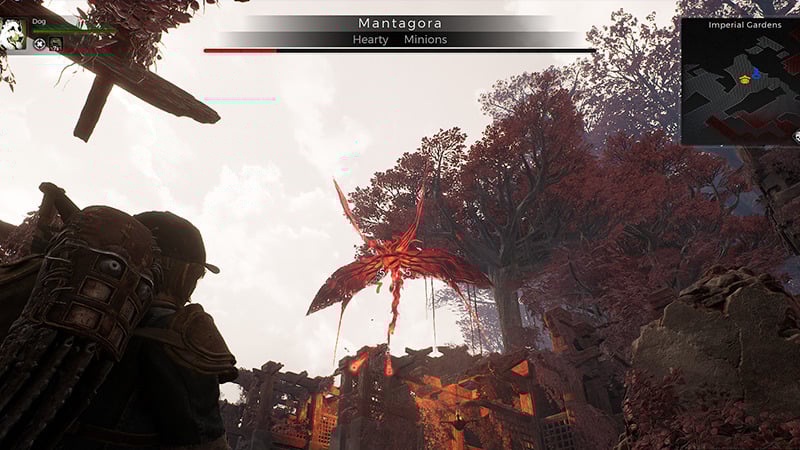
Task: Click the Dog's circular crosshair status icon
Action: click(x=39, y=44)
